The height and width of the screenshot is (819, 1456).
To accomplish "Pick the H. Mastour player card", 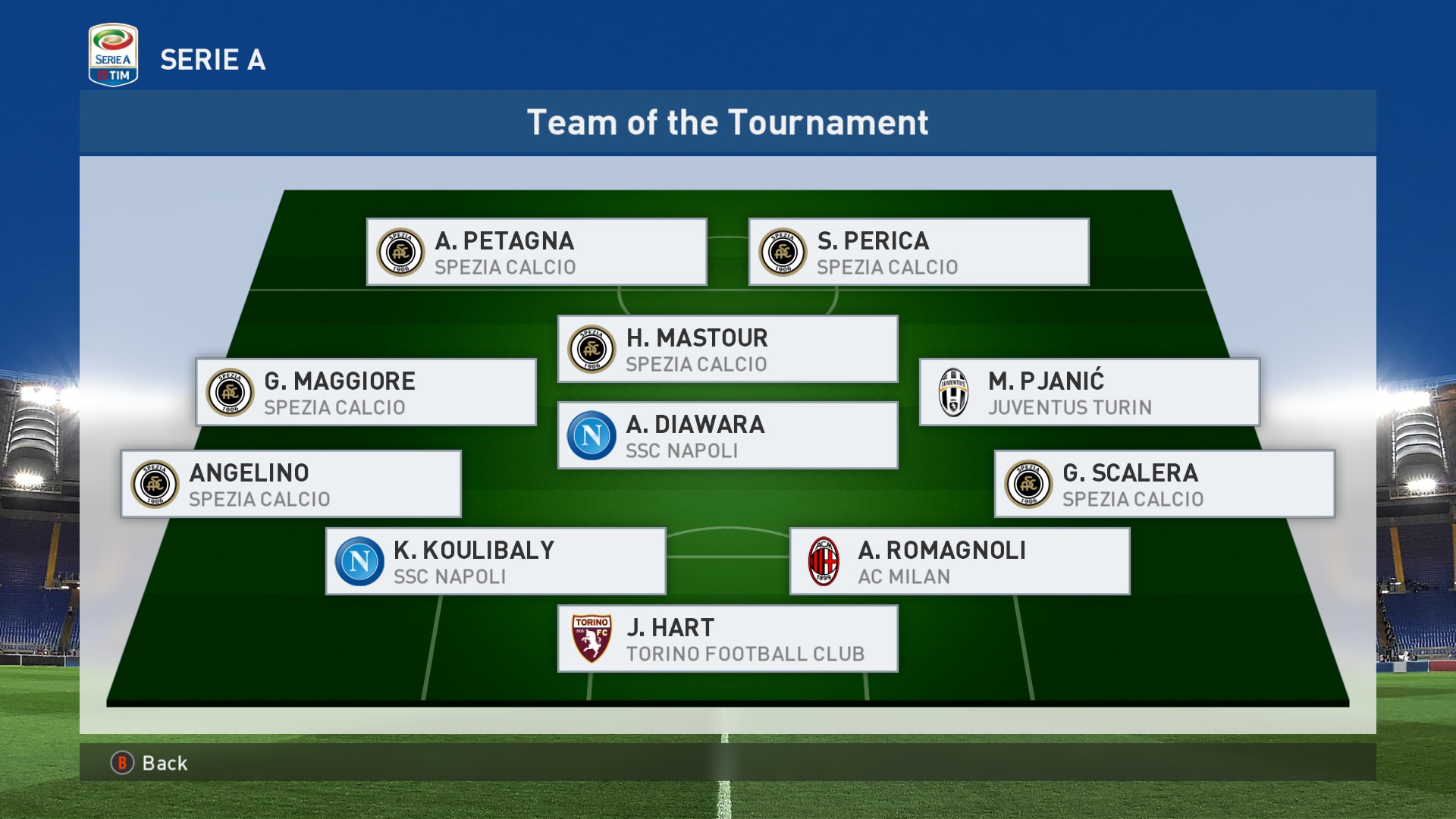I will pos(727,350).
